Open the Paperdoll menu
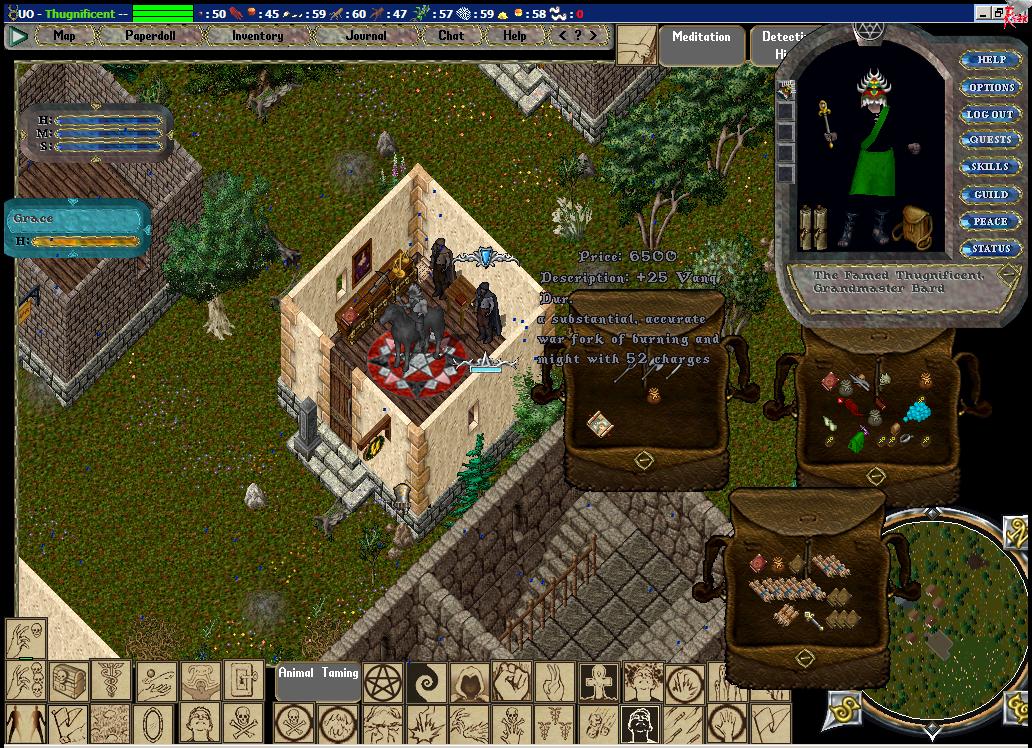 coord(150,36)
